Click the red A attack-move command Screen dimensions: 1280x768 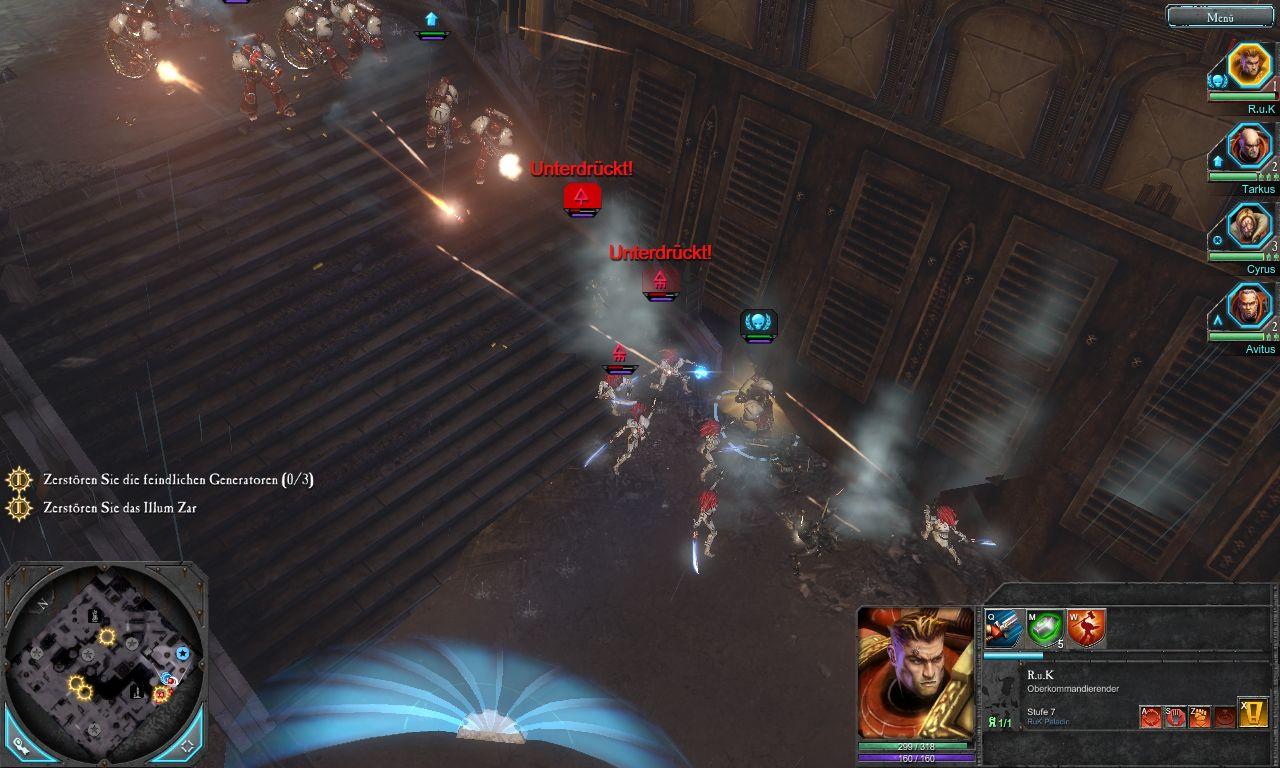click(1151, 716)
